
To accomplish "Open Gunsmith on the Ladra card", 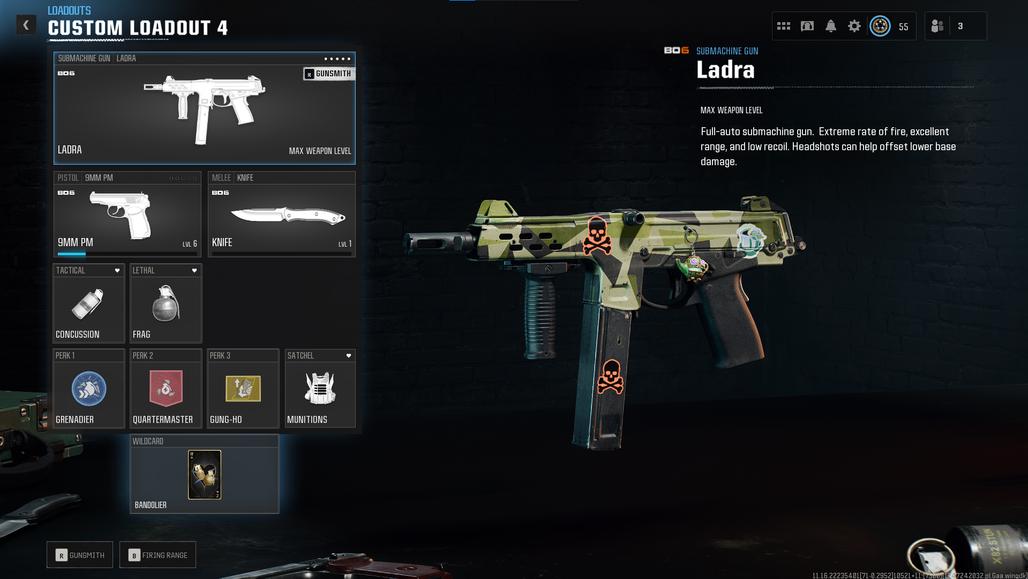I will (x=328, y=74).
